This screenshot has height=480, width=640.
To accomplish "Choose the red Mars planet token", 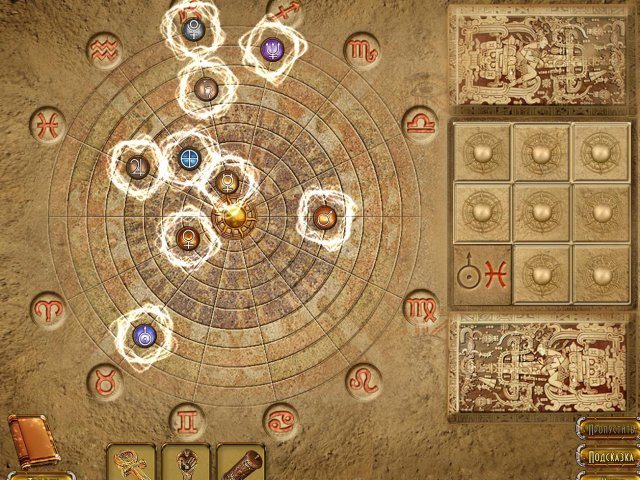I will point(325,216).
